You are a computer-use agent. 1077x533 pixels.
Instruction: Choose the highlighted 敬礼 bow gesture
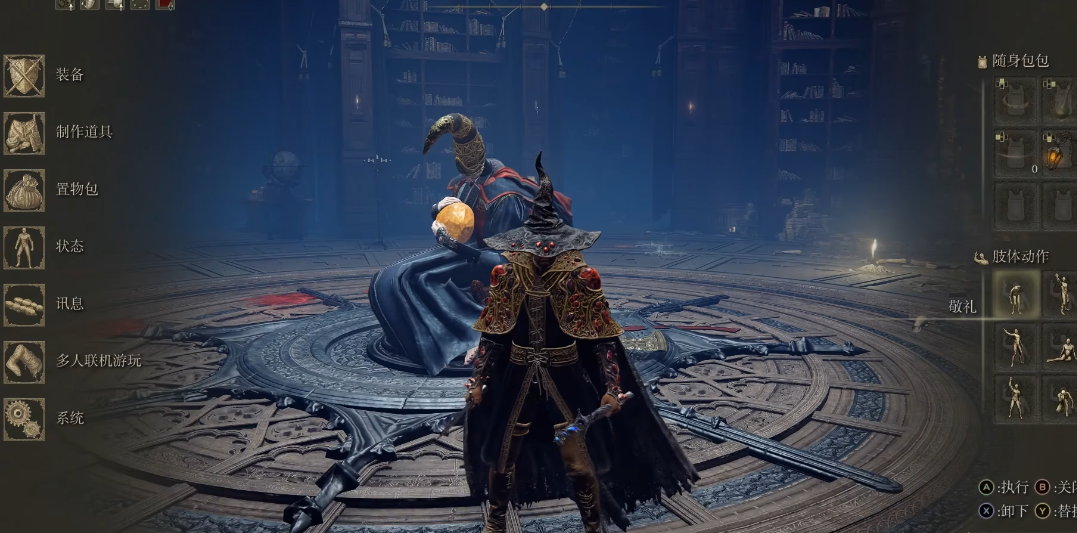coord(1016,295)
